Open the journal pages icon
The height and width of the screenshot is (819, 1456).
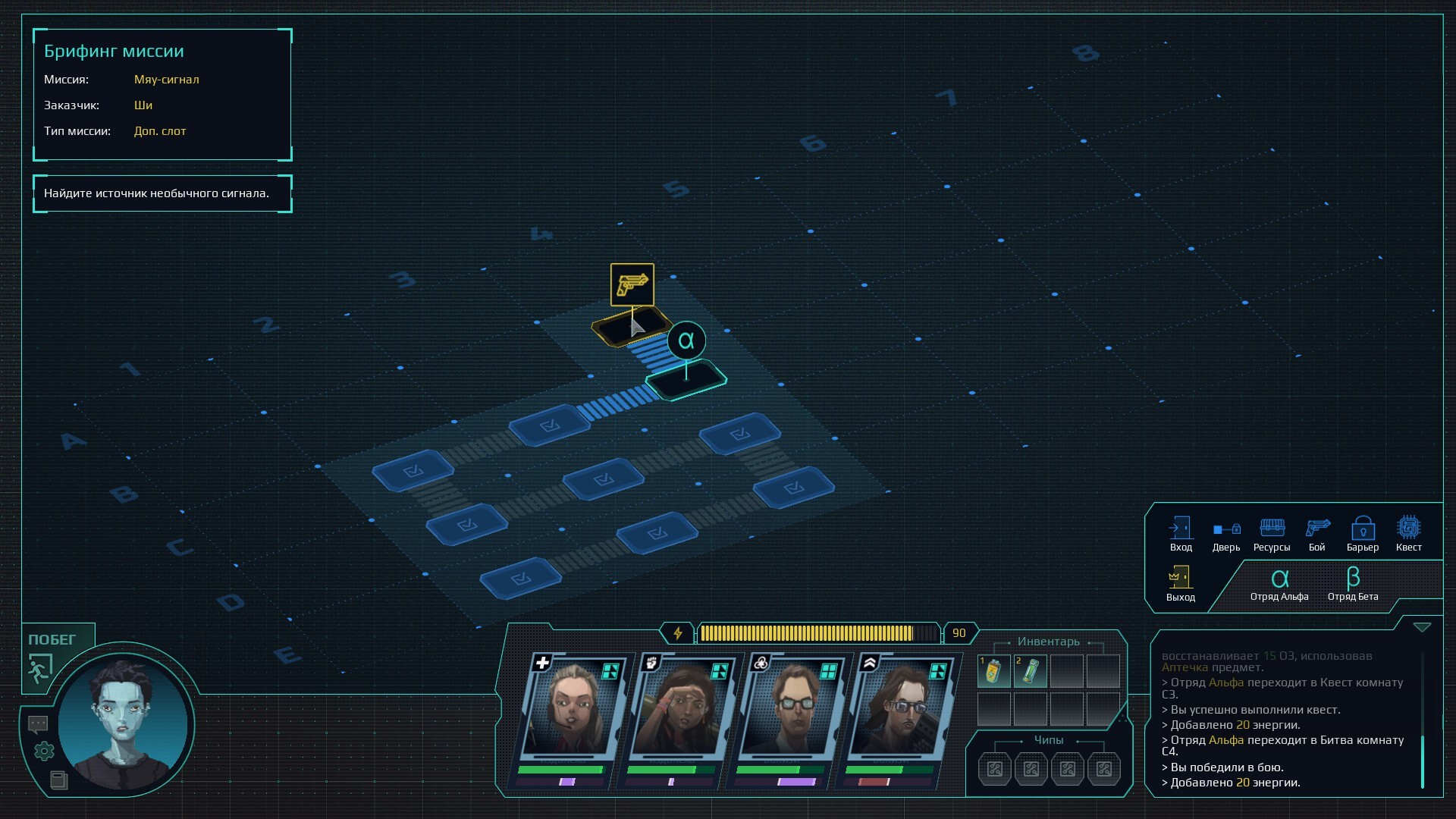pyautogui.click(x=58, y=780)
